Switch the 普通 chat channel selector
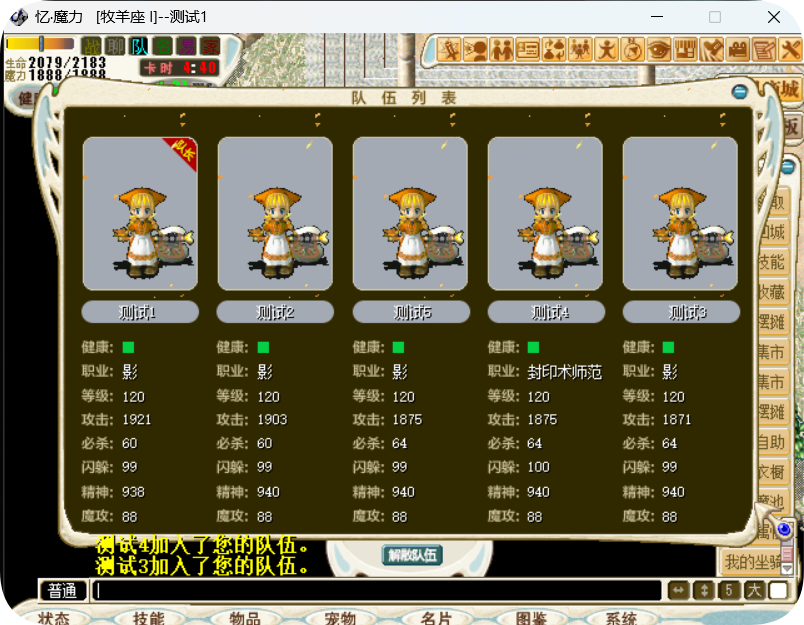Screen dimensions: 804x625 point(63,591)
